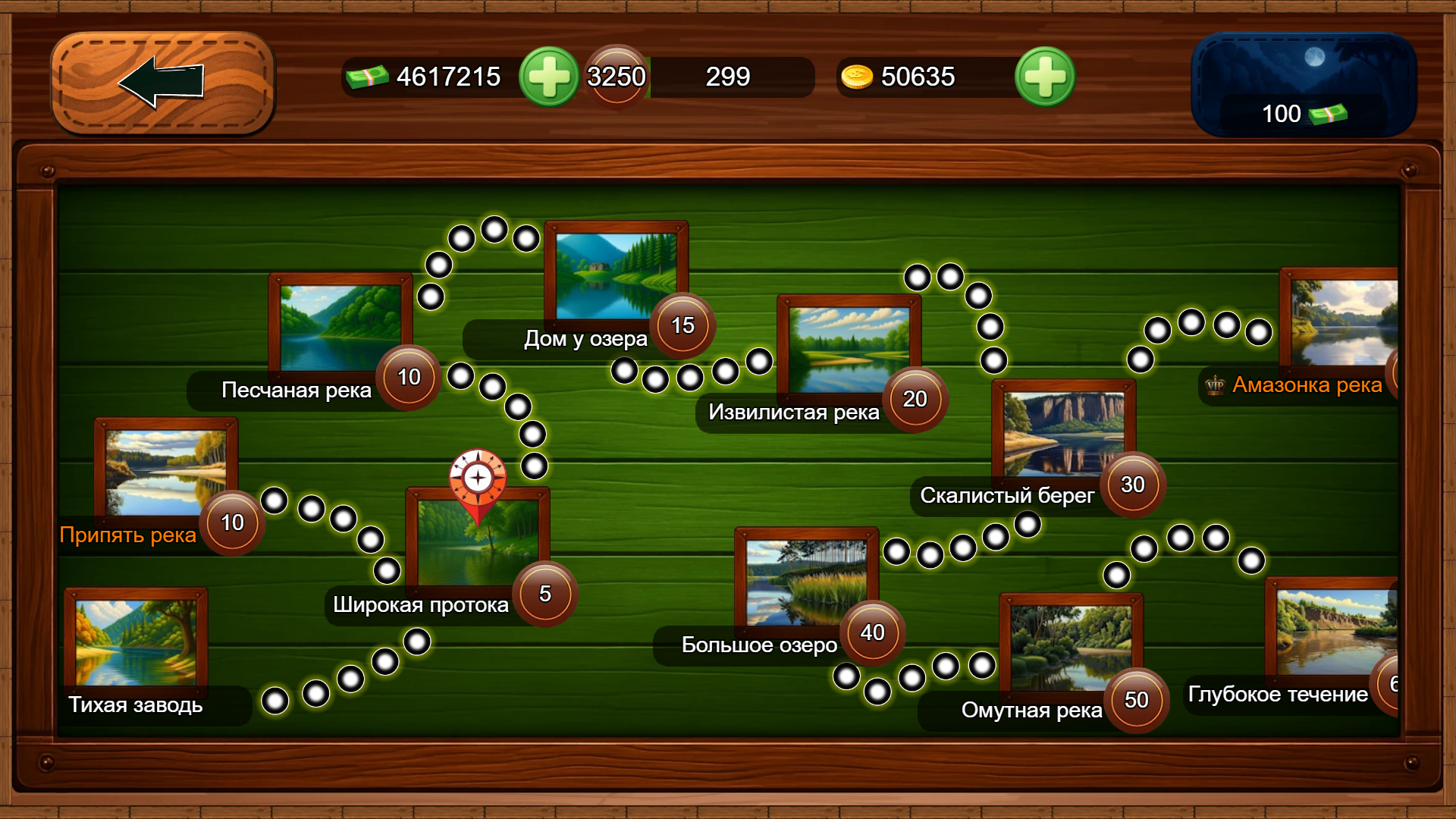Image resolution: width=1456 pixels, height=819 pixels.
Task: Select the compass location marker on Широкая протока
Action: pyautogui.click(x=476, y=478)
